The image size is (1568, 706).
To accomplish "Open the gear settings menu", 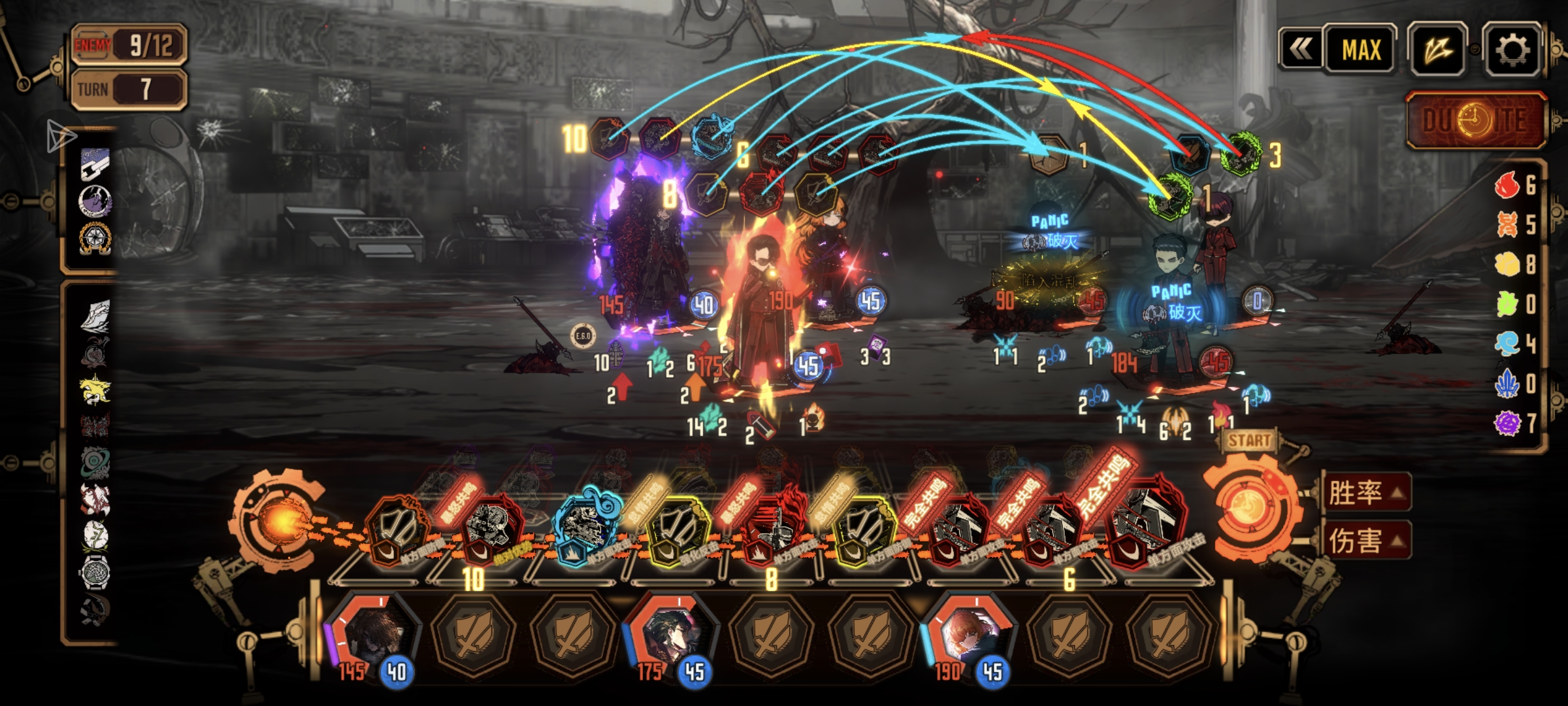I will (1511, 49).
